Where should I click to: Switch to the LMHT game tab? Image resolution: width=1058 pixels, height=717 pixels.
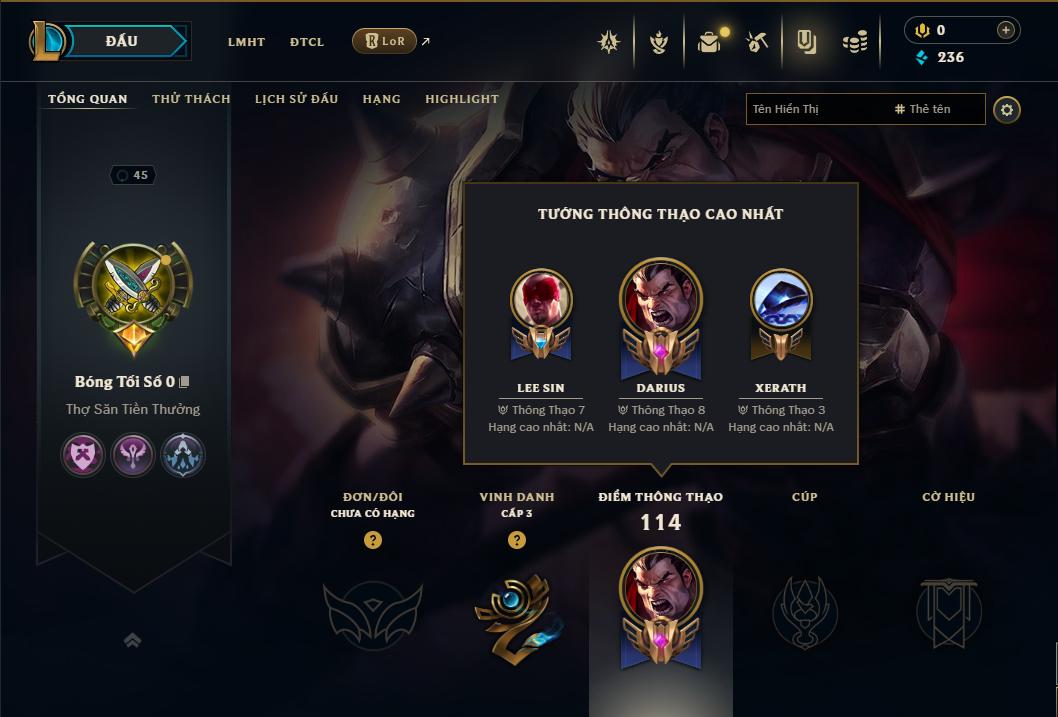point(246,42)
